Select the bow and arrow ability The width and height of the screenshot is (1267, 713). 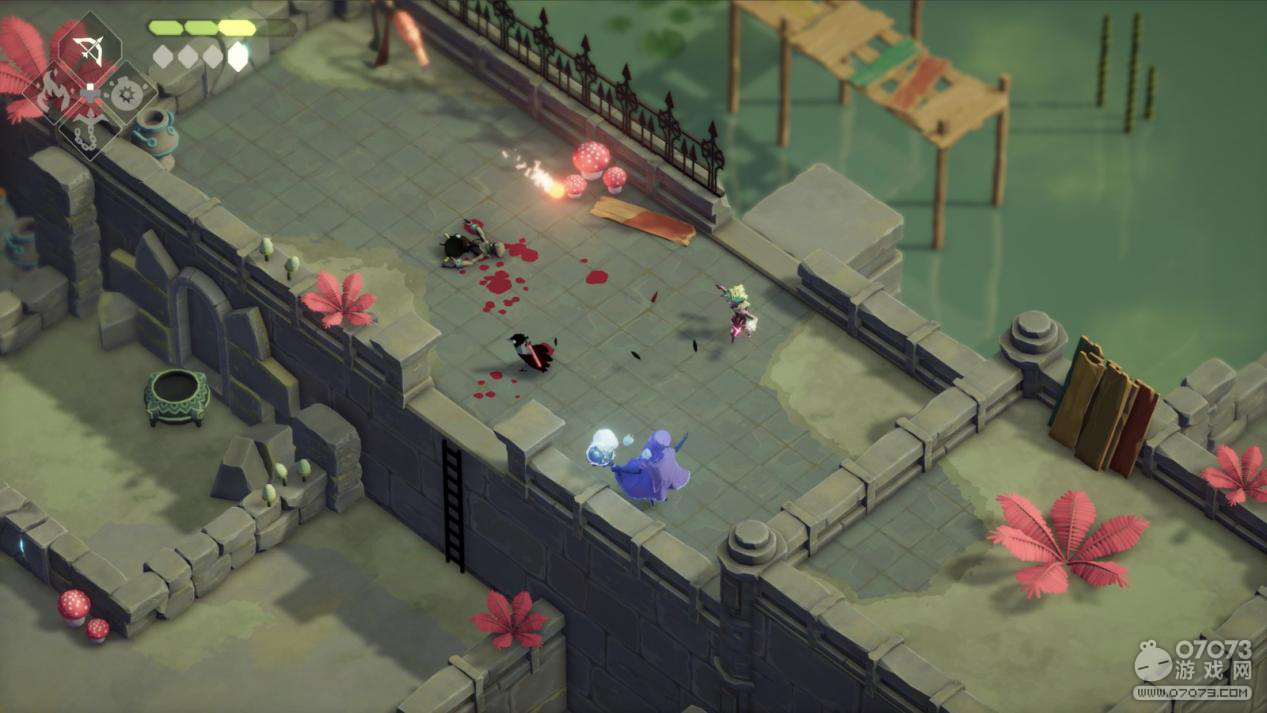(x=90, y=51)
